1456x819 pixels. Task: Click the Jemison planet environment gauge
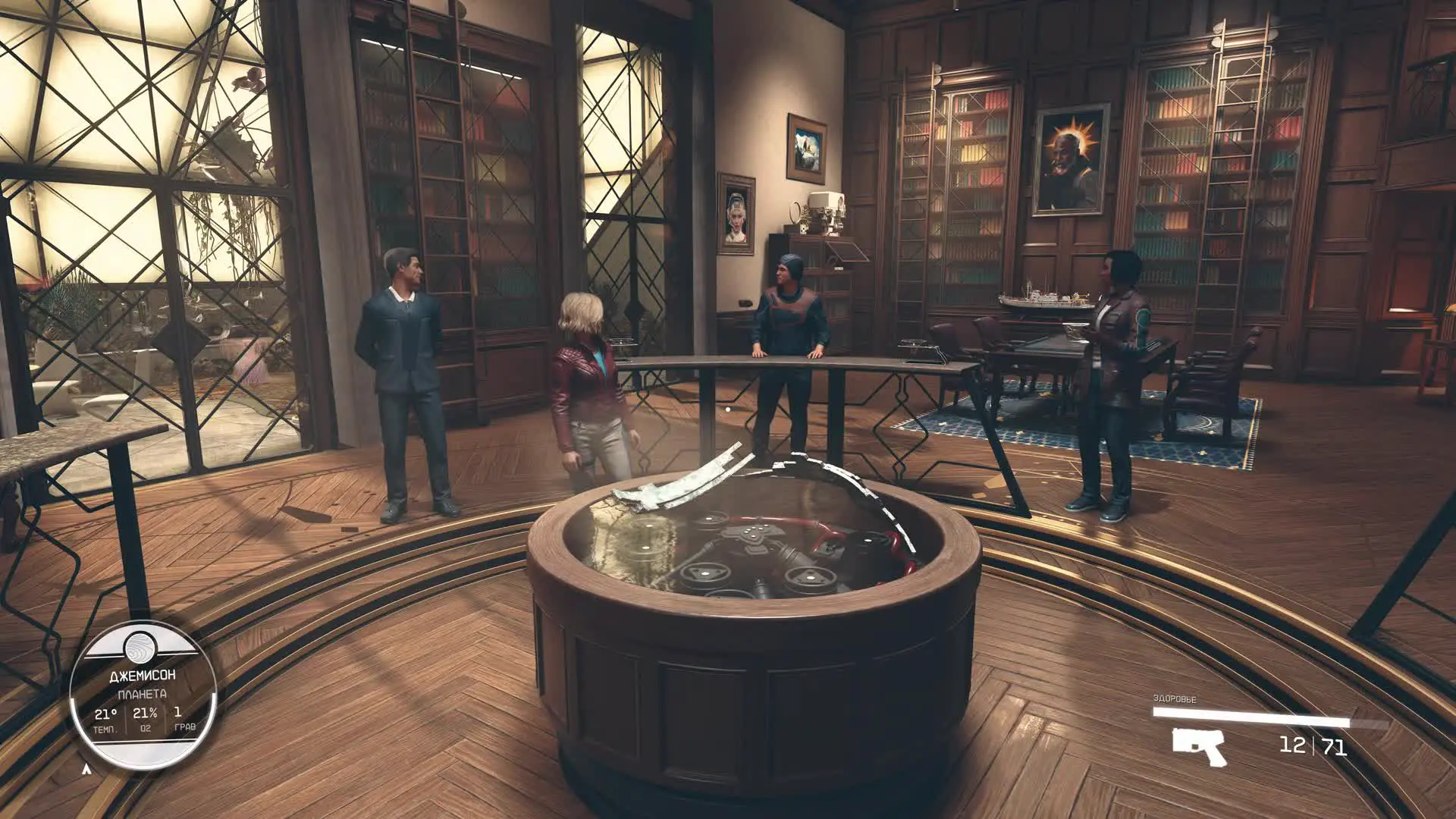click(x=143, y=695)
